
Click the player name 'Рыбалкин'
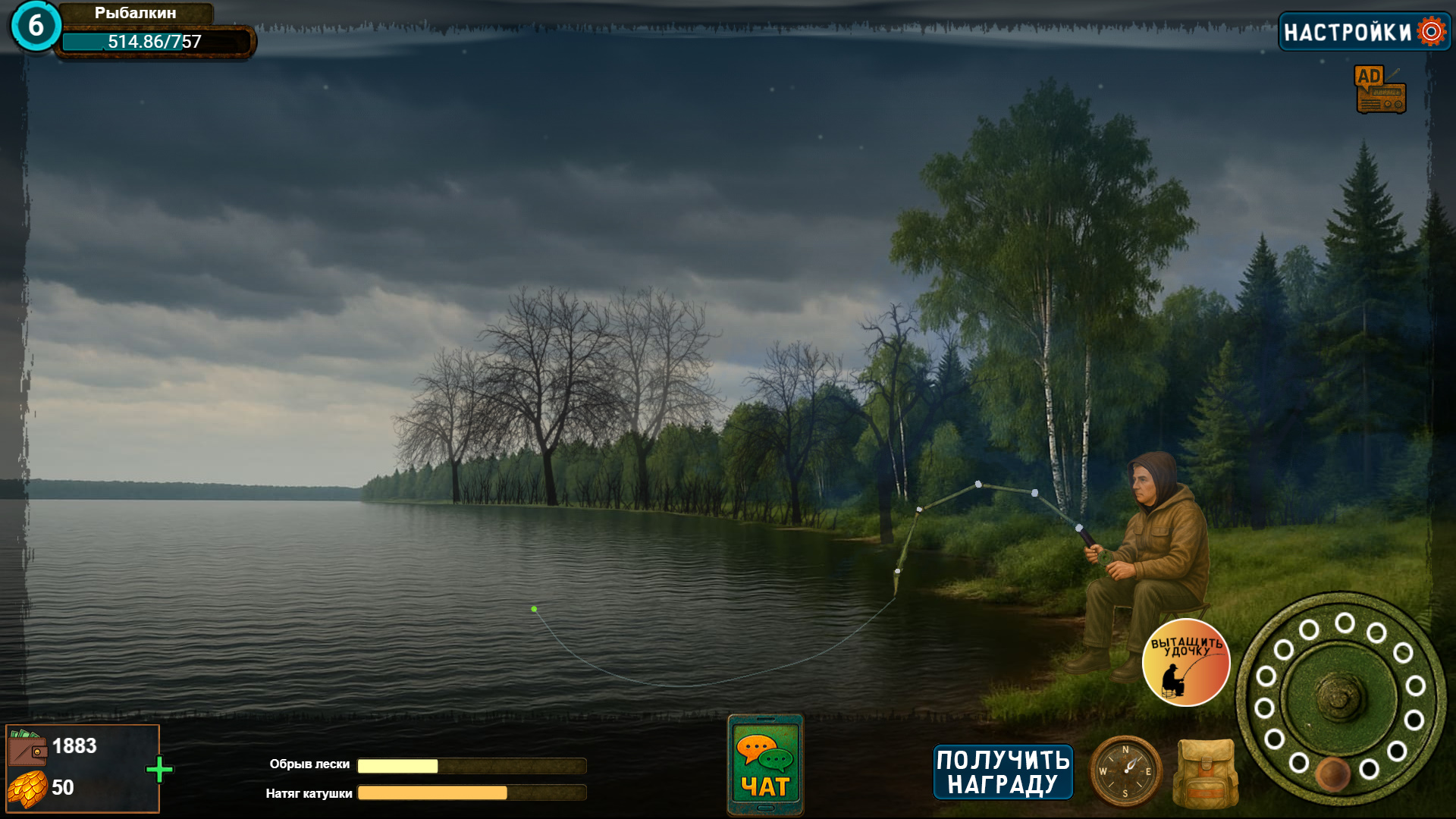pos(135,13)
